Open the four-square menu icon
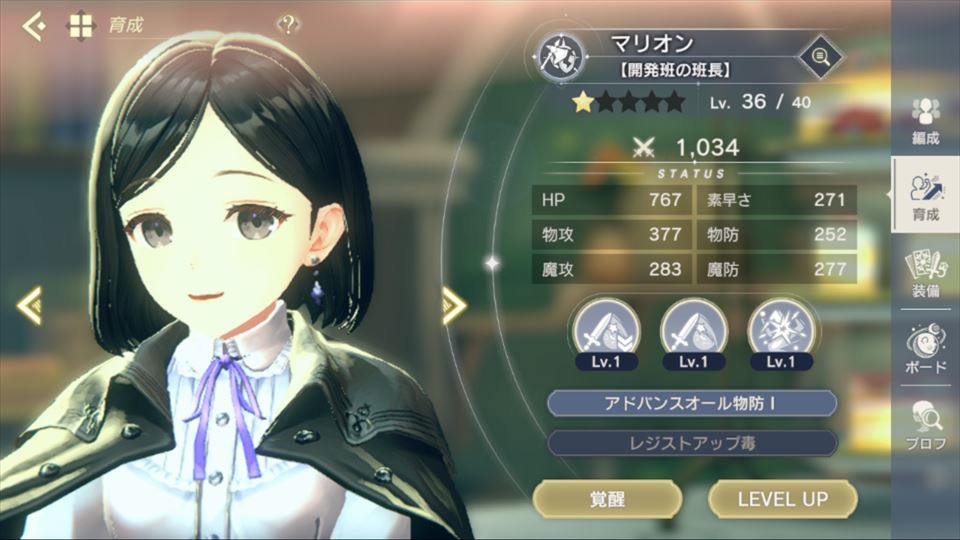This screenshot has height=540, width=960. tap(80, 26)
